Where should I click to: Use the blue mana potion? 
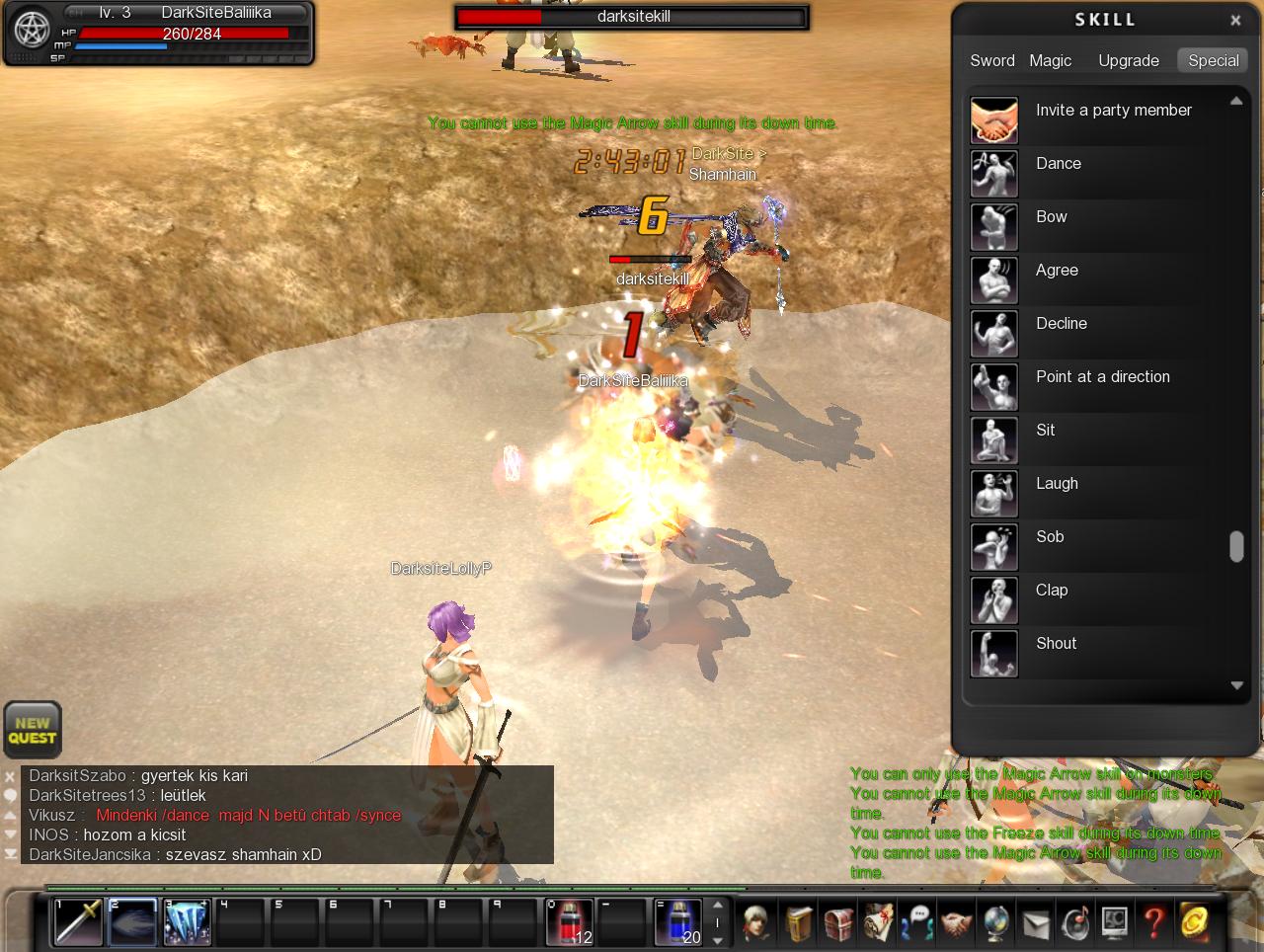point(677,922)
